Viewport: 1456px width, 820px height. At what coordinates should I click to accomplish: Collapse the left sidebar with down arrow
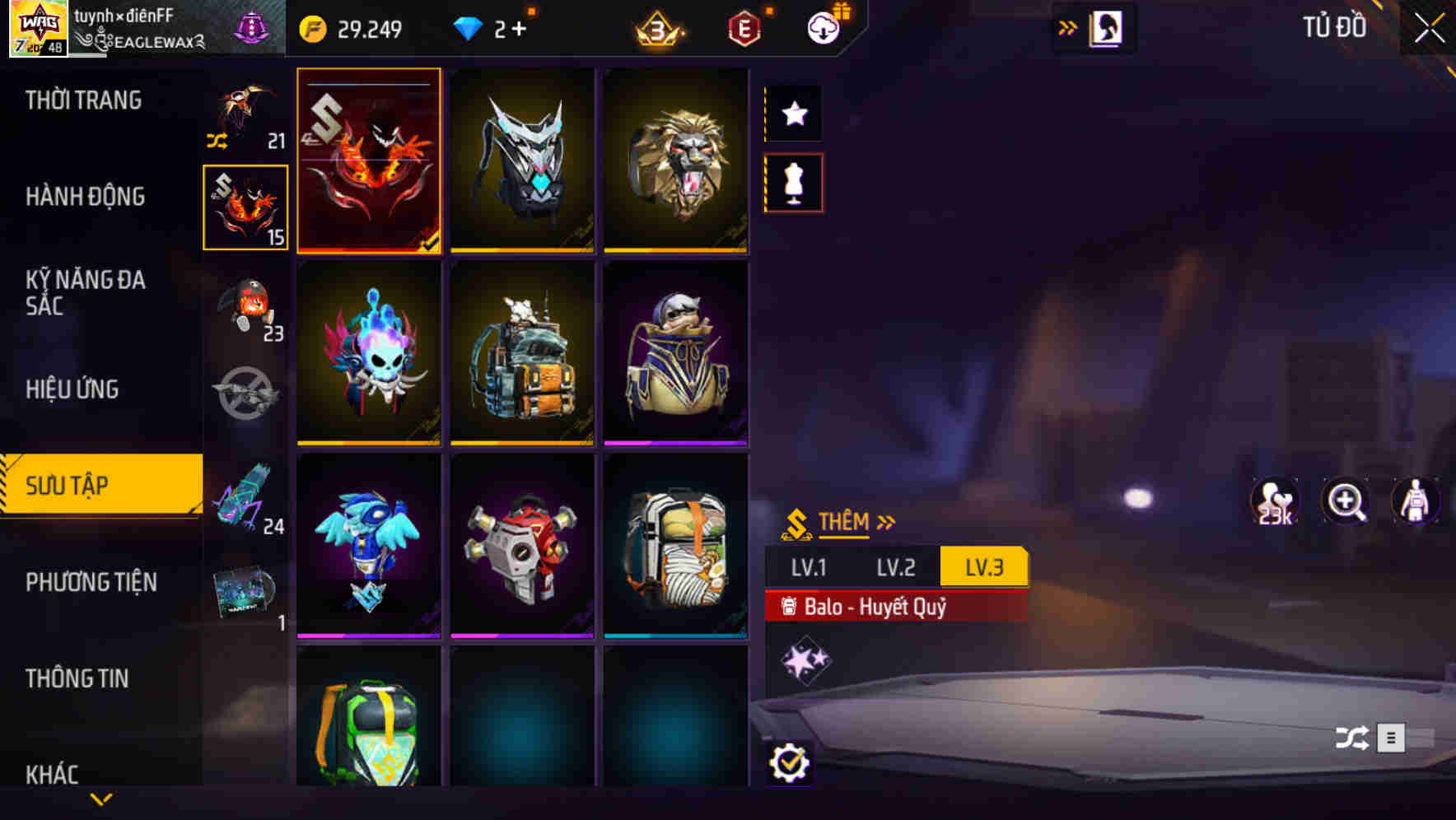[100, 797]
